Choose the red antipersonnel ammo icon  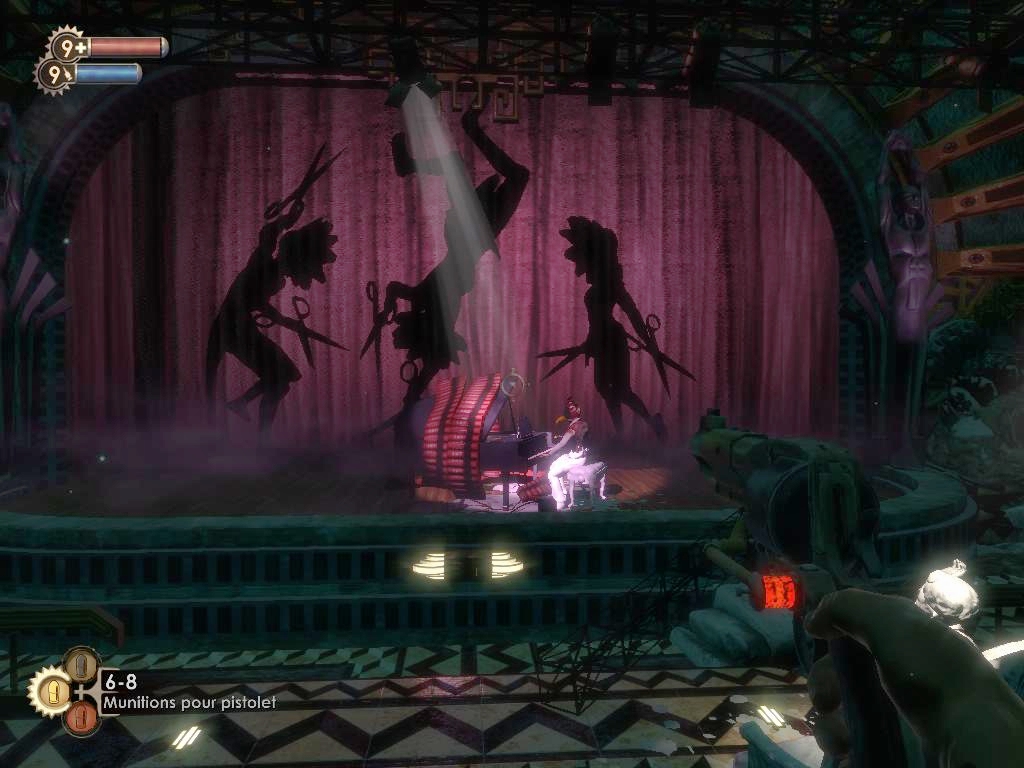click(81, 717)
